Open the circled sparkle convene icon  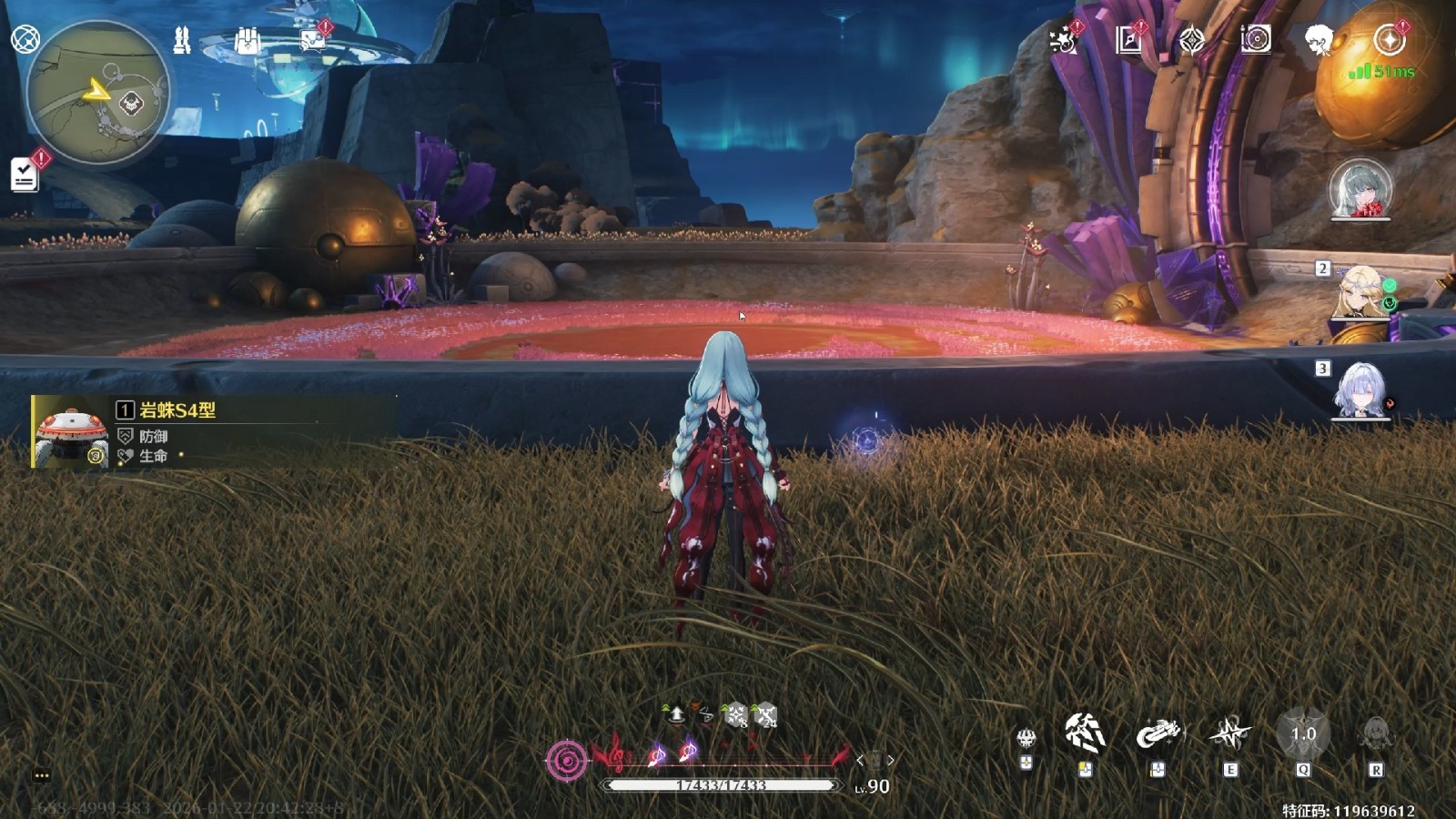click(1389, 40)
